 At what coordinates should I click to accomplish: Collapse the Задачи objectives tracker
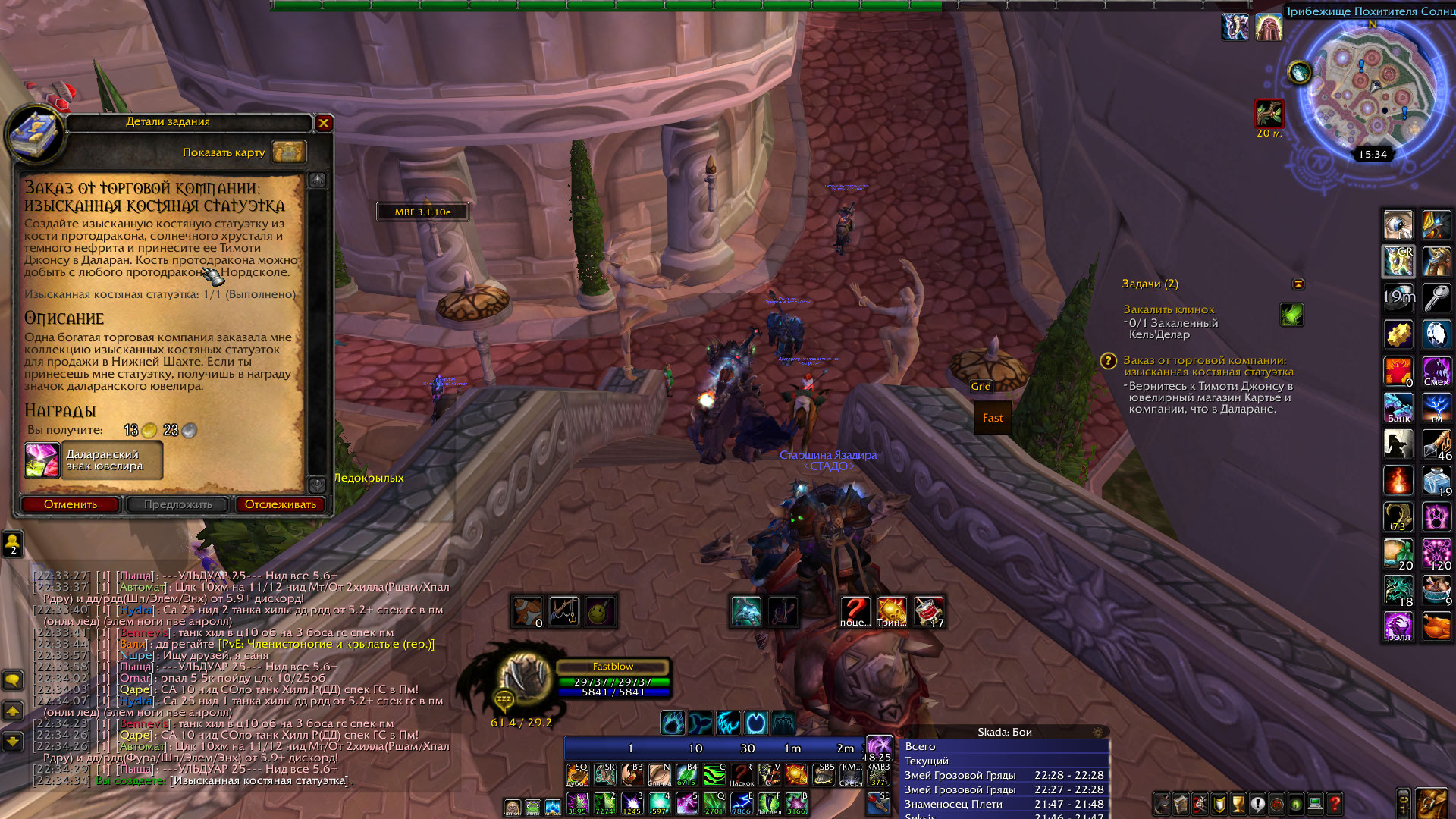click(x=1298, y=284)
